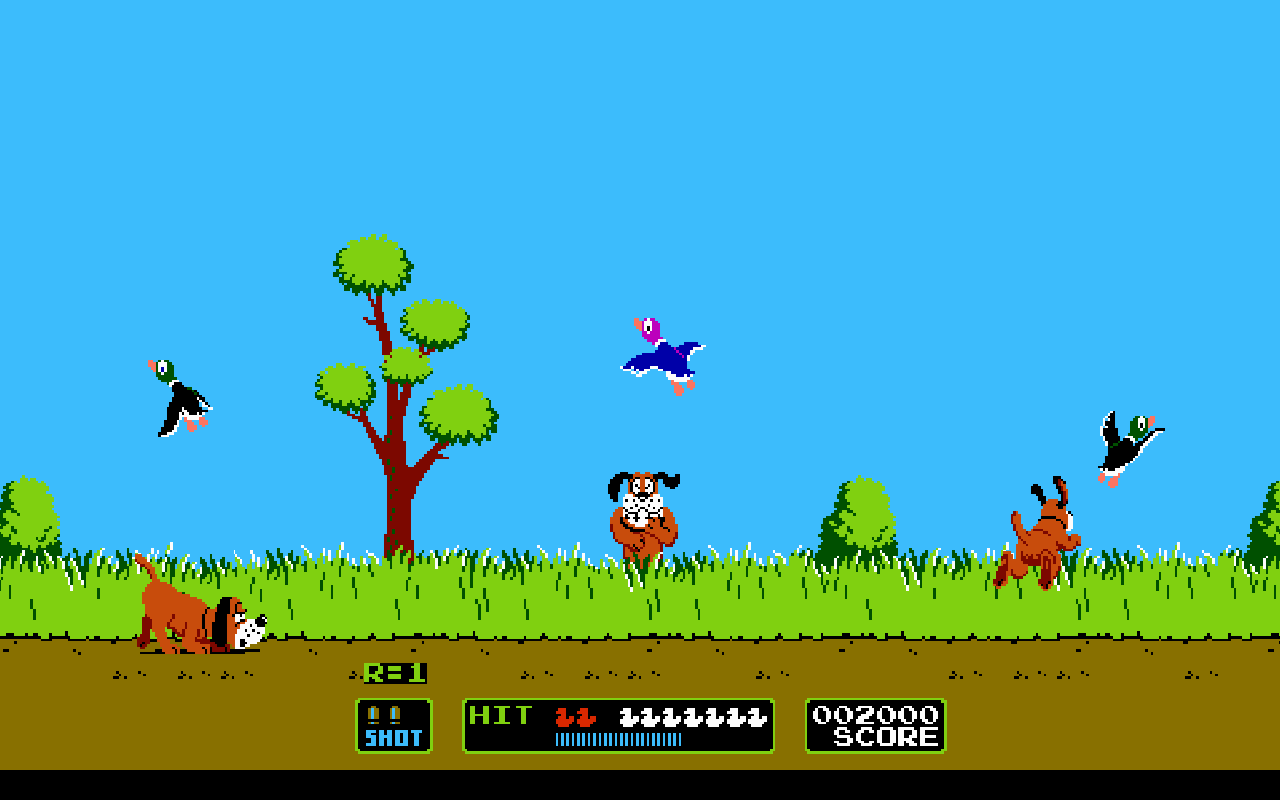
Task: Click the first red duck hit marker
Action: coord(565,718)
